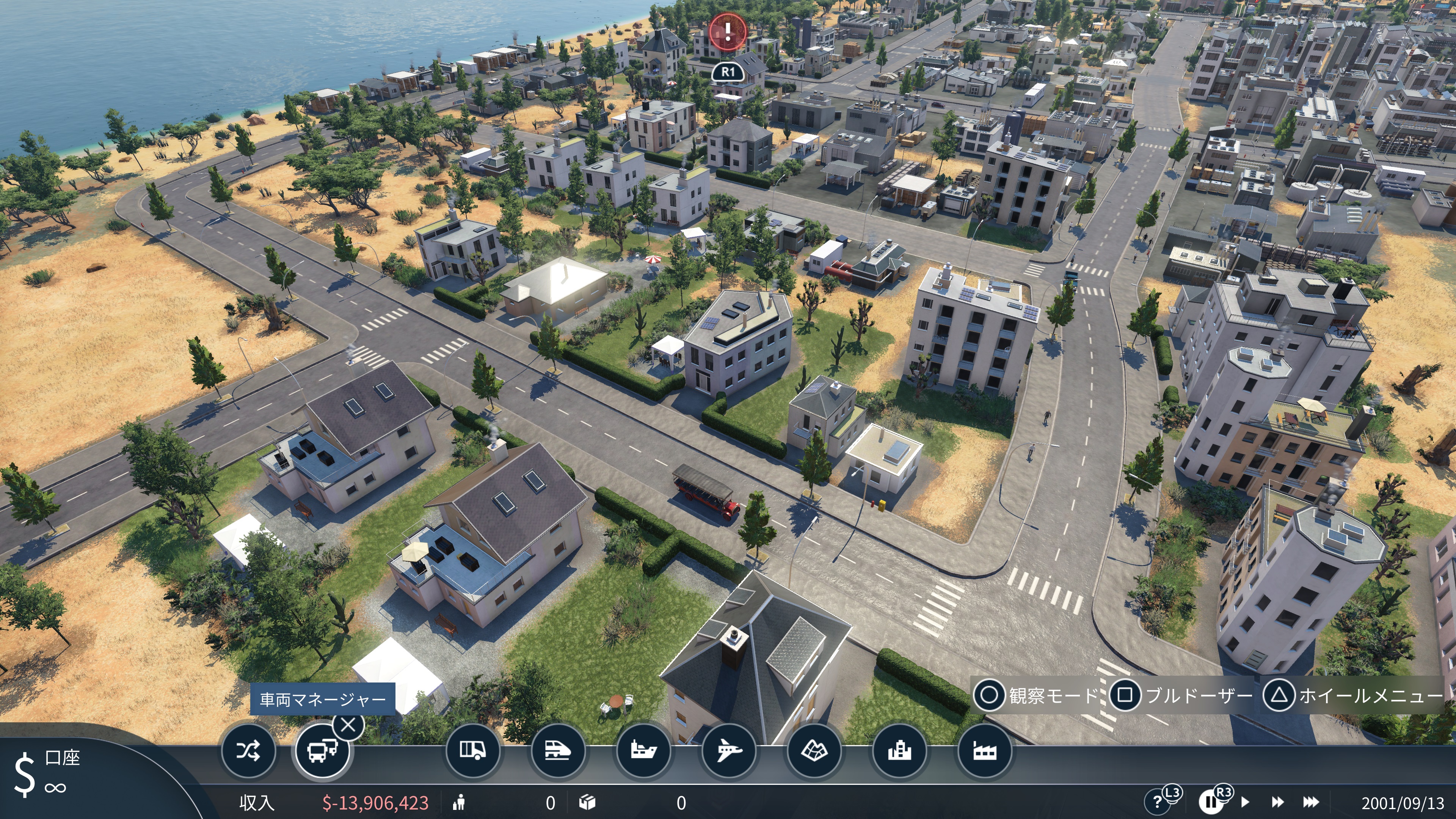The height and width of the screenshot is (819, 1456).
Task: Open the terrain landscaping tools
Action: pos(814,751)
